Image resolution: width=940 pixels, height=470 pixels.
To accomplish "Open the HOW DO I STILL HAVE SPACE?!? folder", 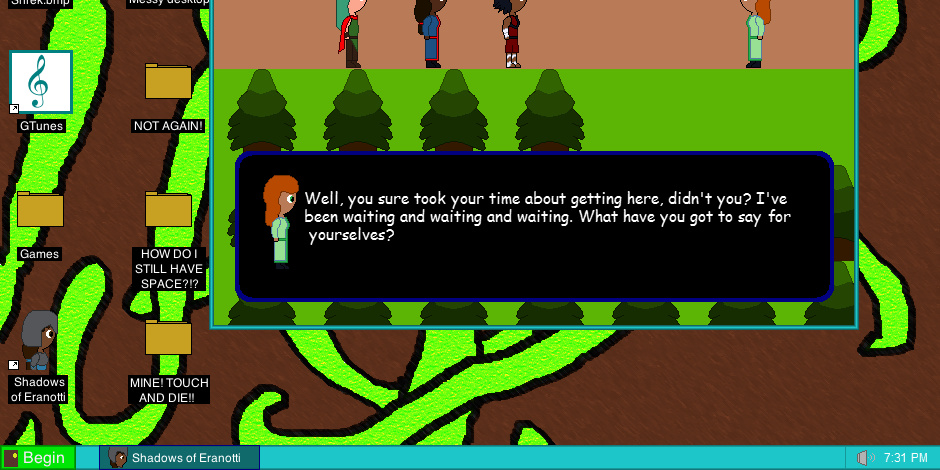I will click(x=168, y=210).
